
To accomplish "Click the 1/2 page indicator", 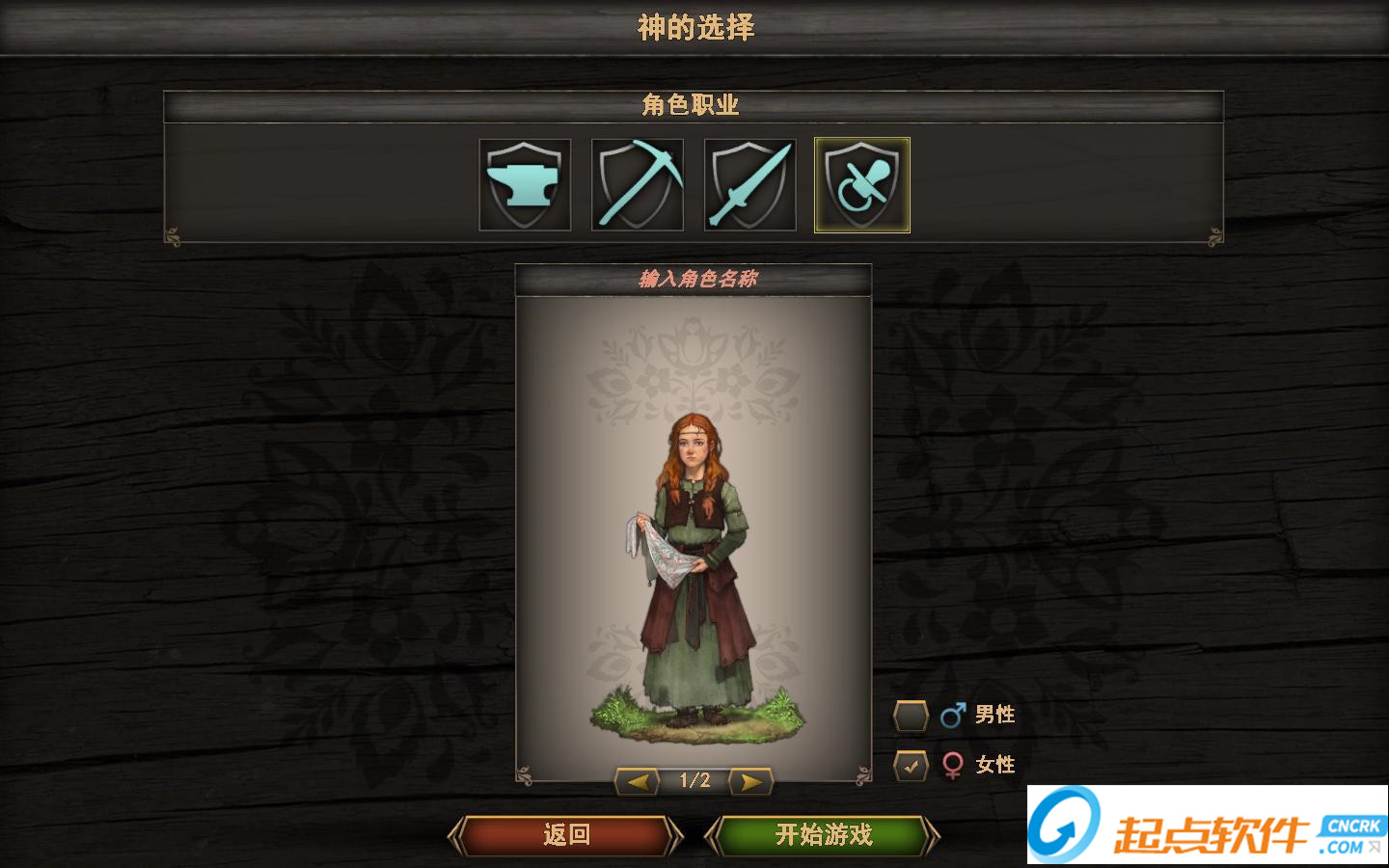I will click(x=694, y=781).
